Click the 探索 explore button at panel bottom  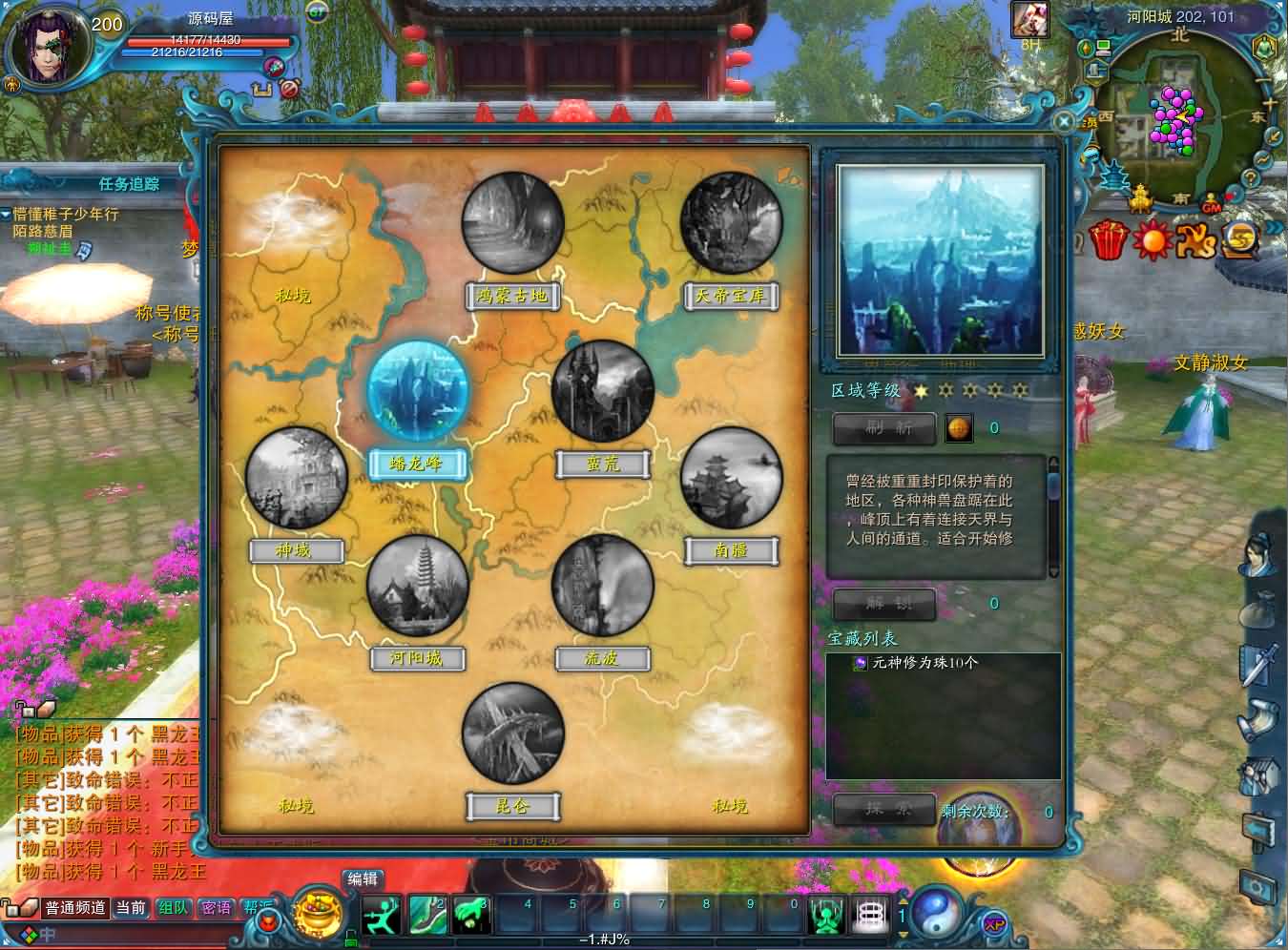click(883, 811)
